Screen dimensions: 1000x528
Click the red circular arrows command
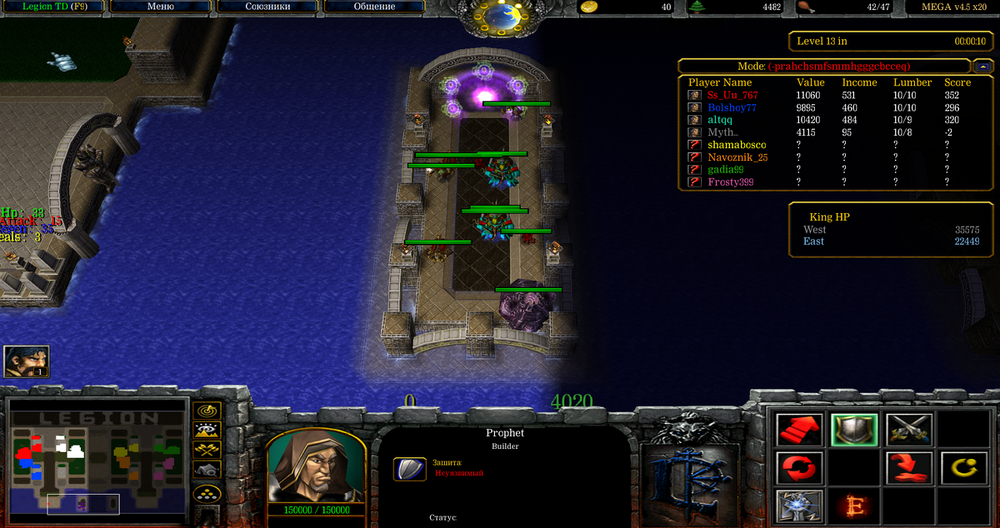[x=799, y=467]
